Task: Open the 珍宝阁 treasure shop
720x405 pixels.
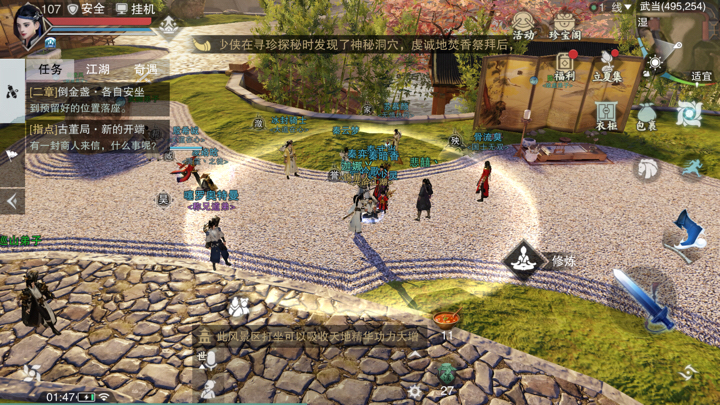Action: point(565,24)
